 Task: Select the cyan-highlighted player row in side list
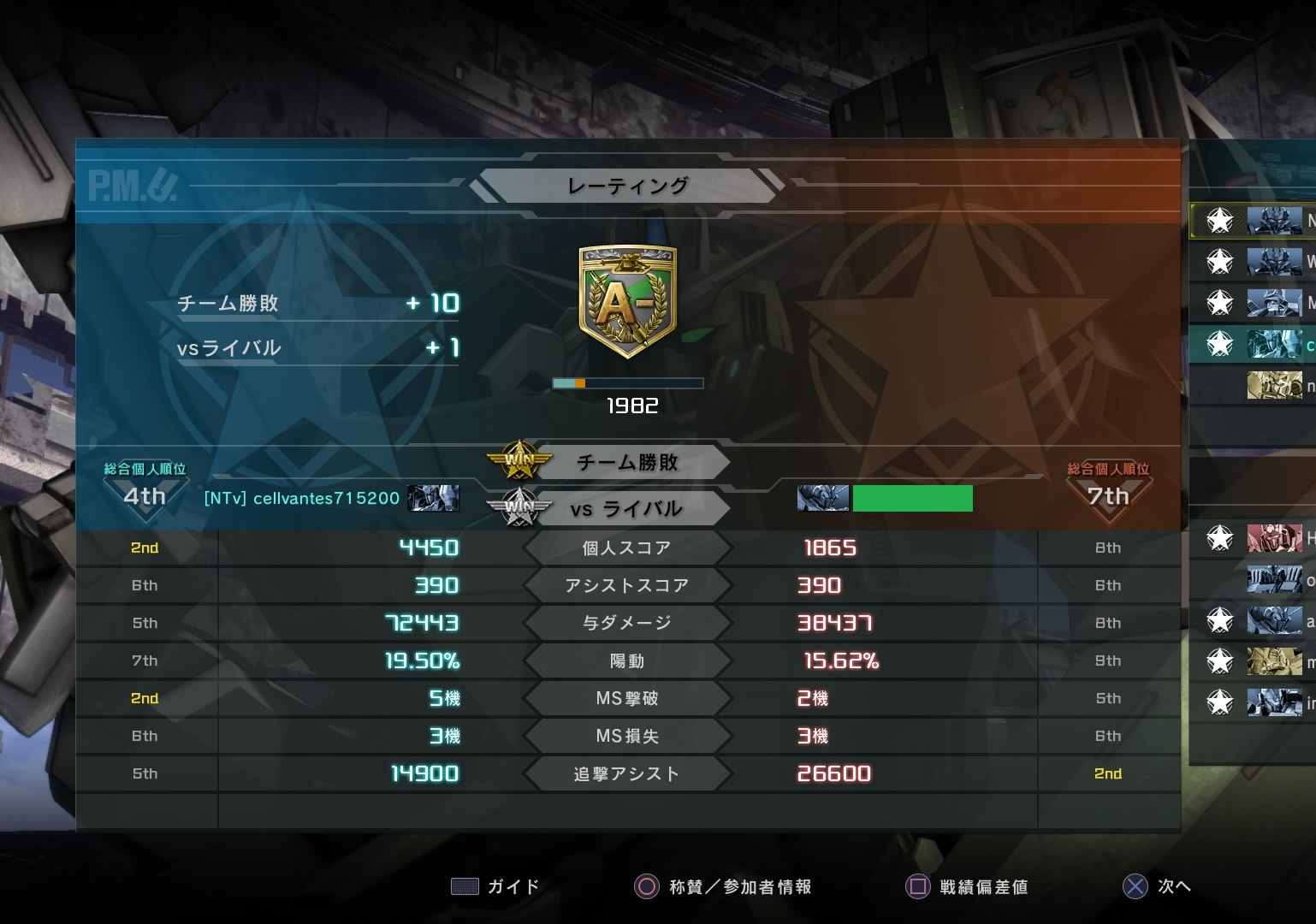1272,344
